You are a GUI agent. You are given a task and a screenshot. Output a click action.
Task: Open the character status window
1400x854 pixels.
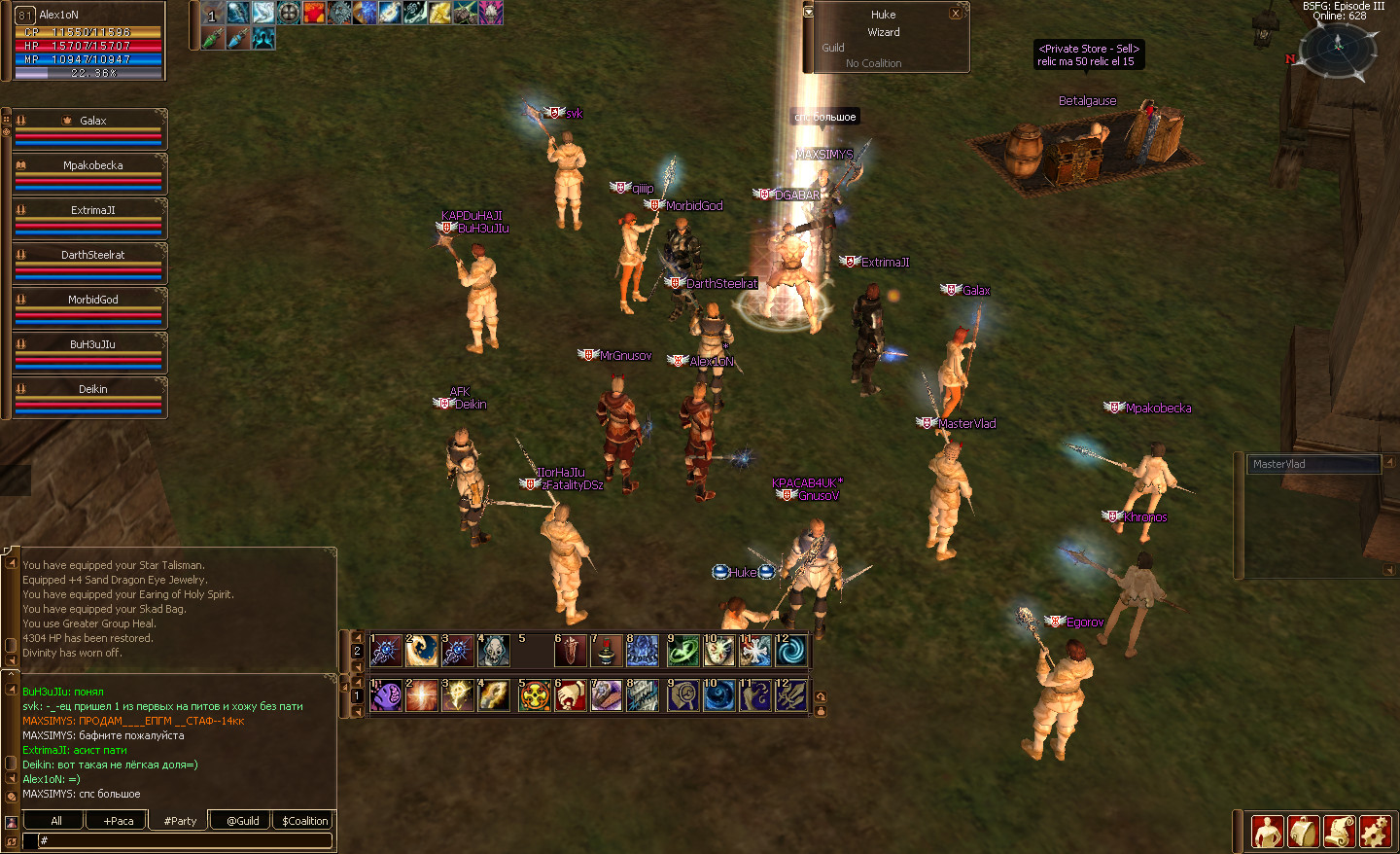point(1267,832)
